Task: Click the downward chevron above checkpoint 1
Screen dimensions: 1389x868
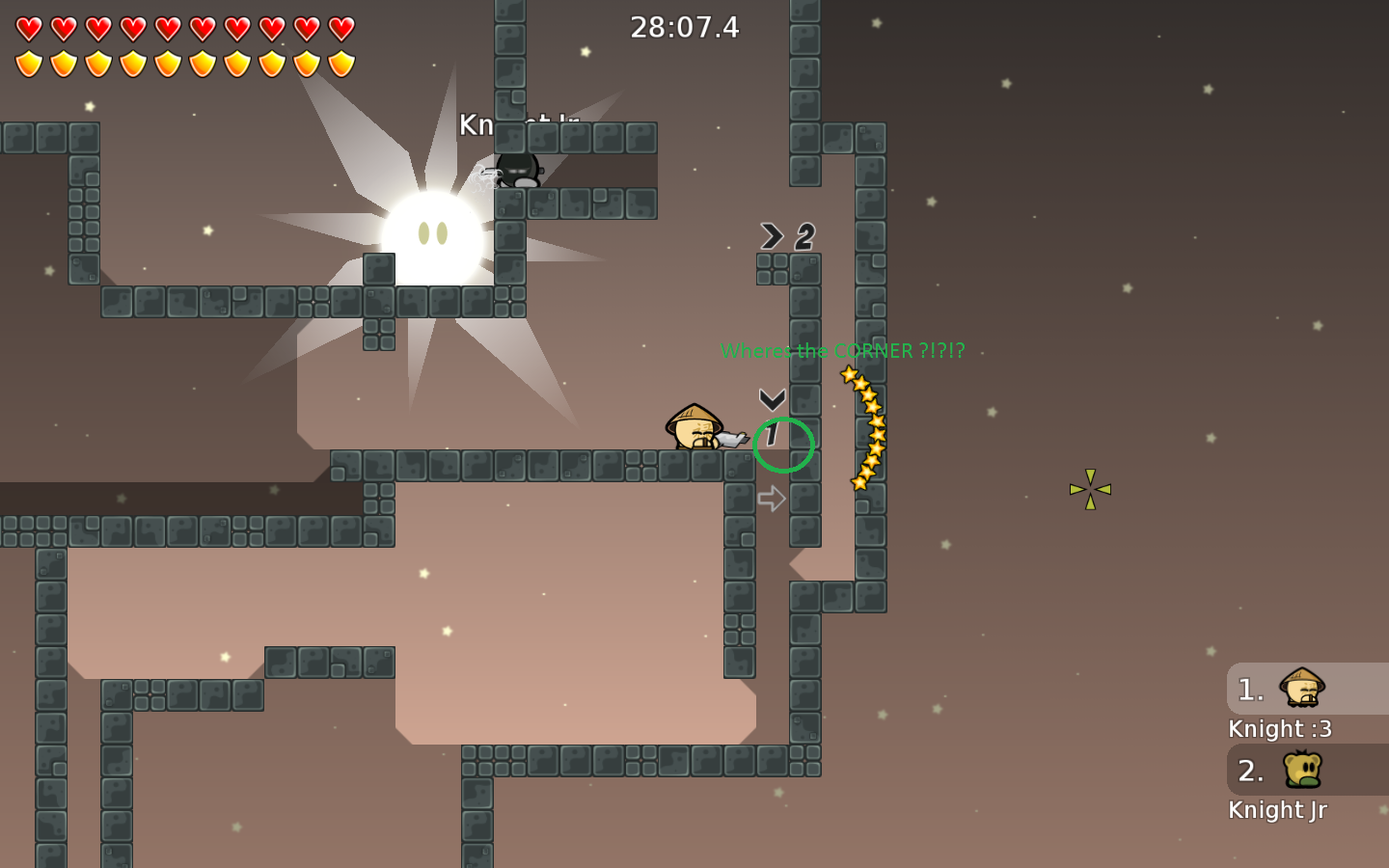Action: (x=771, y=398)
